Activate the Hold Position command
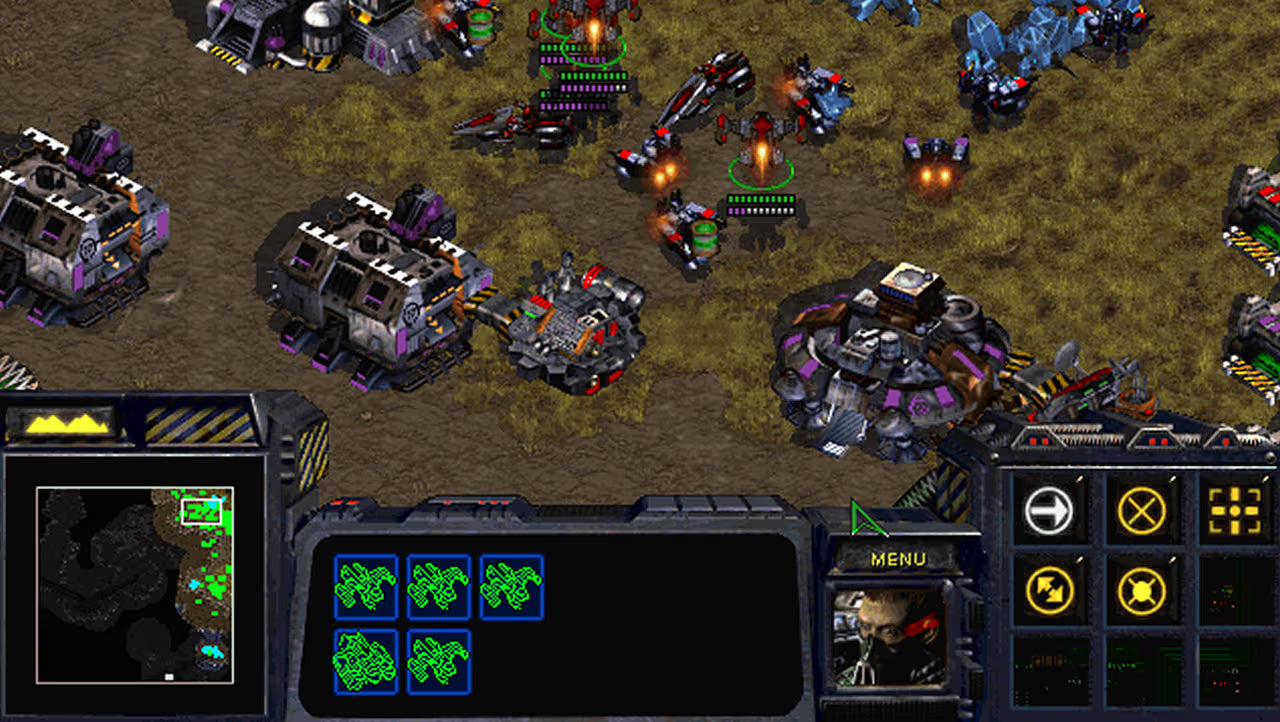Screen dimensions: 1280x722 click(1141, 591)
